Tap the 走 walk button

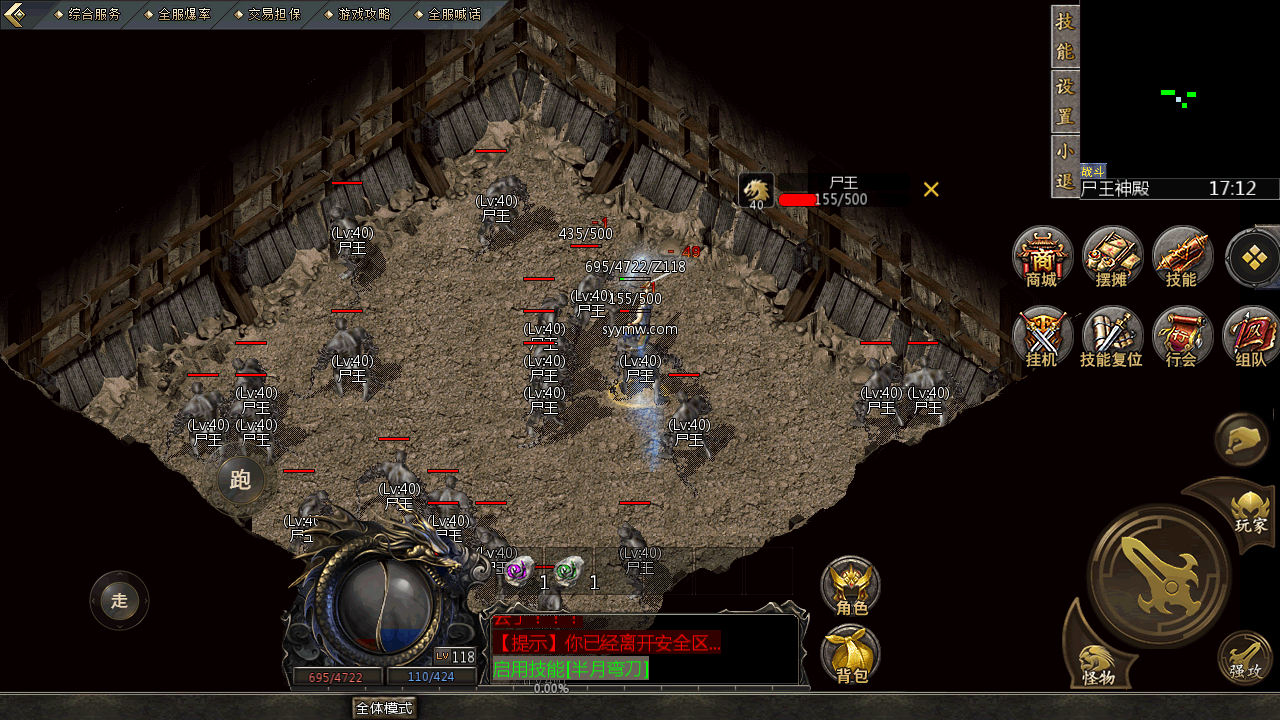pyautogui.click(x=120, y=601)
